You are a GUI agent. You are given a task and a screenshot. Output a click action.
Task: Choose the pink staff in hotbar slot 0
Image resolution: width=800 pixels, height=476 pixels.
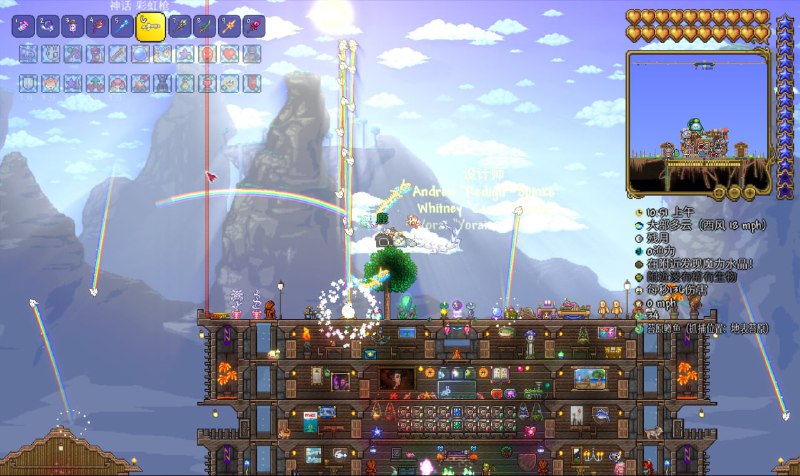tap(255, 26)
